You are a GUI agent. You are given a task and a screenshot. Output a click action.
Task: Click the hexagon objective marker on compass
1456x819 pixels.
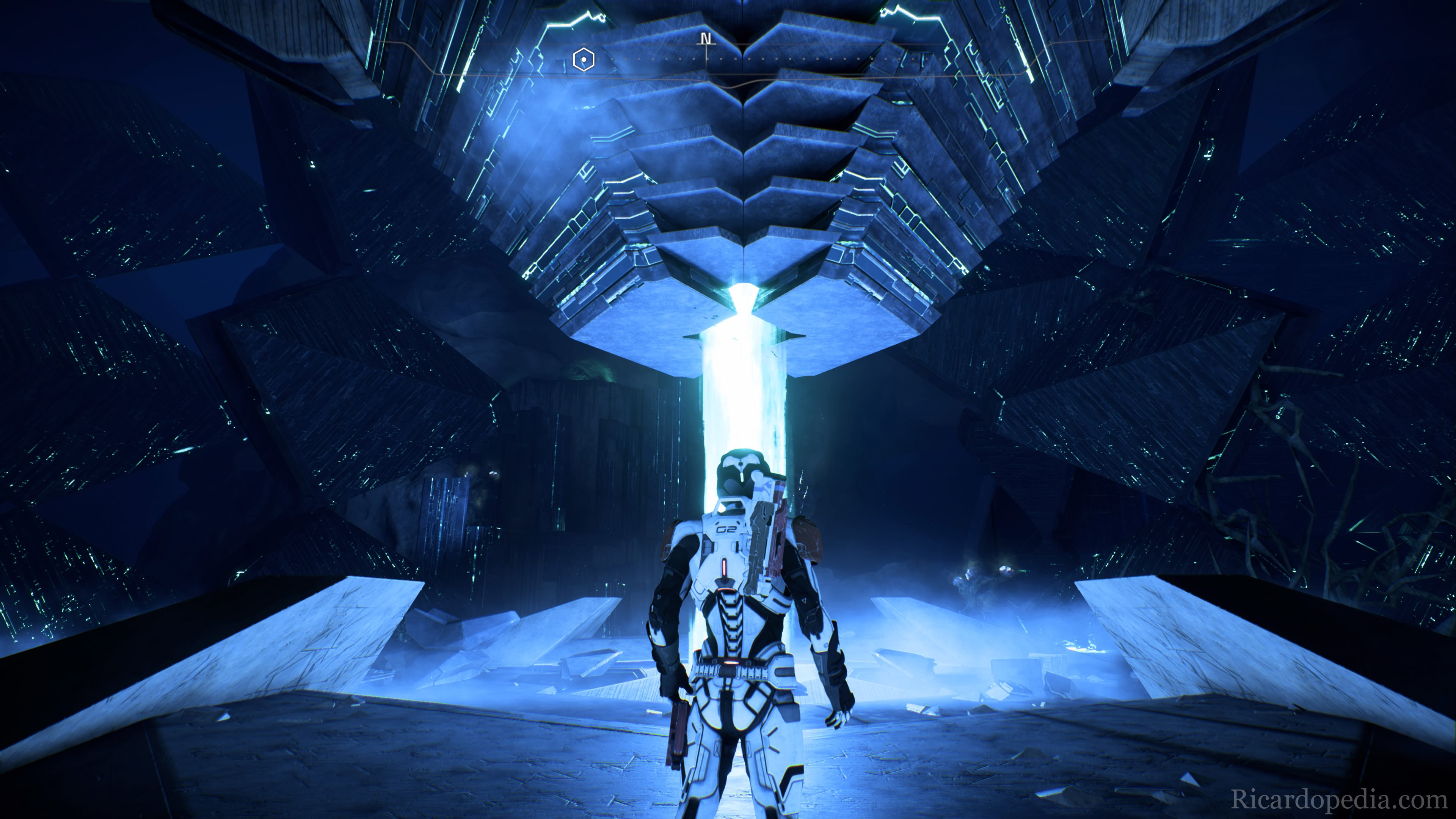[583, 59]
